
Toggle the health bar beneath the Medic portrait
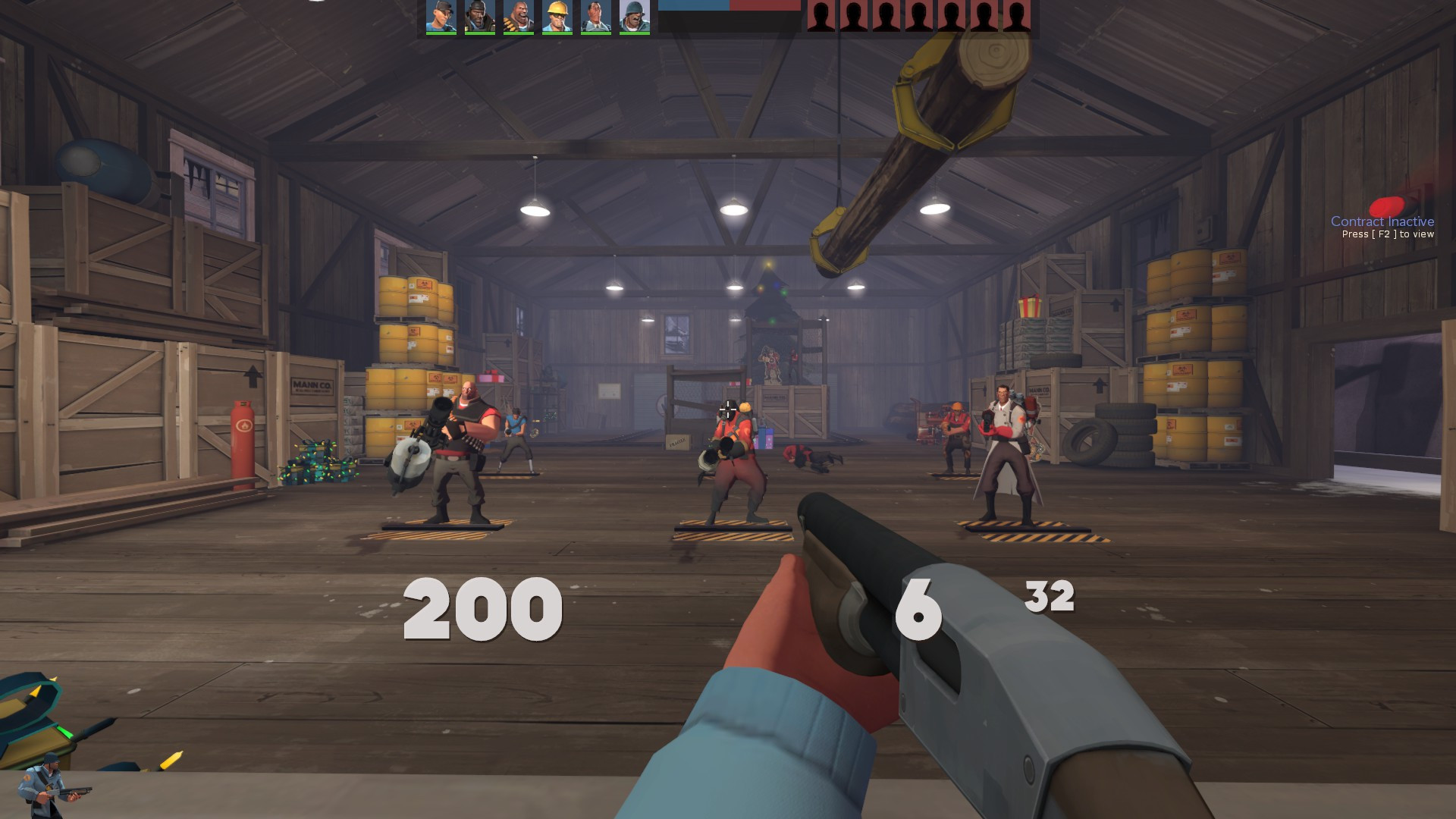tap(596, 33)
